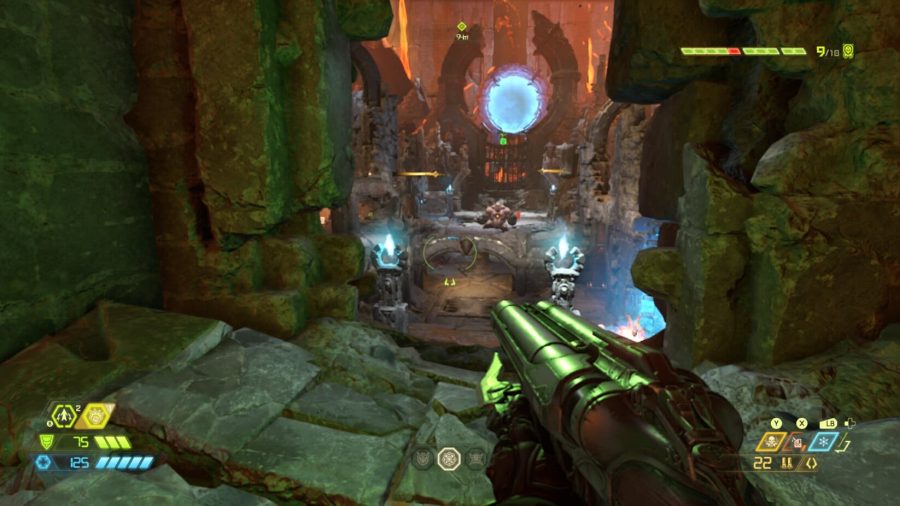
Task: Select the weapon mod brackets icon
Action: click(810, 464)
